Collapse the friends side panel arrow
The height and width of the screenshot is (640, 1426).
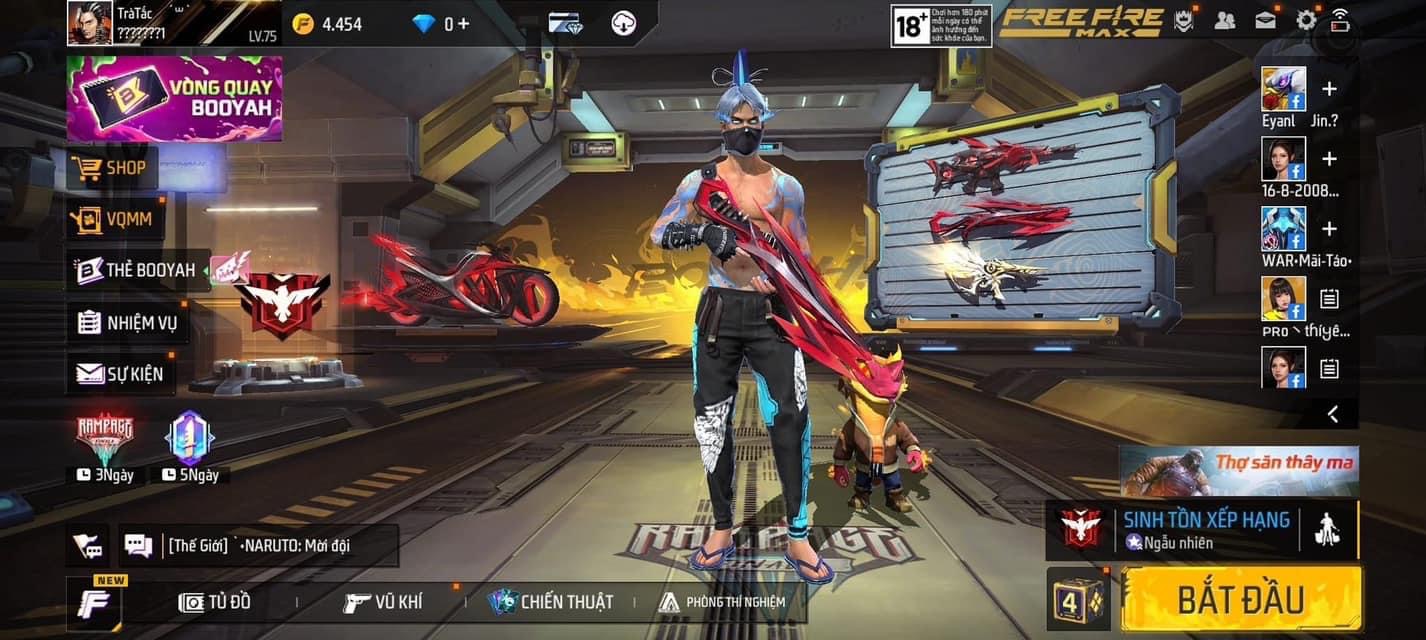1333,413
